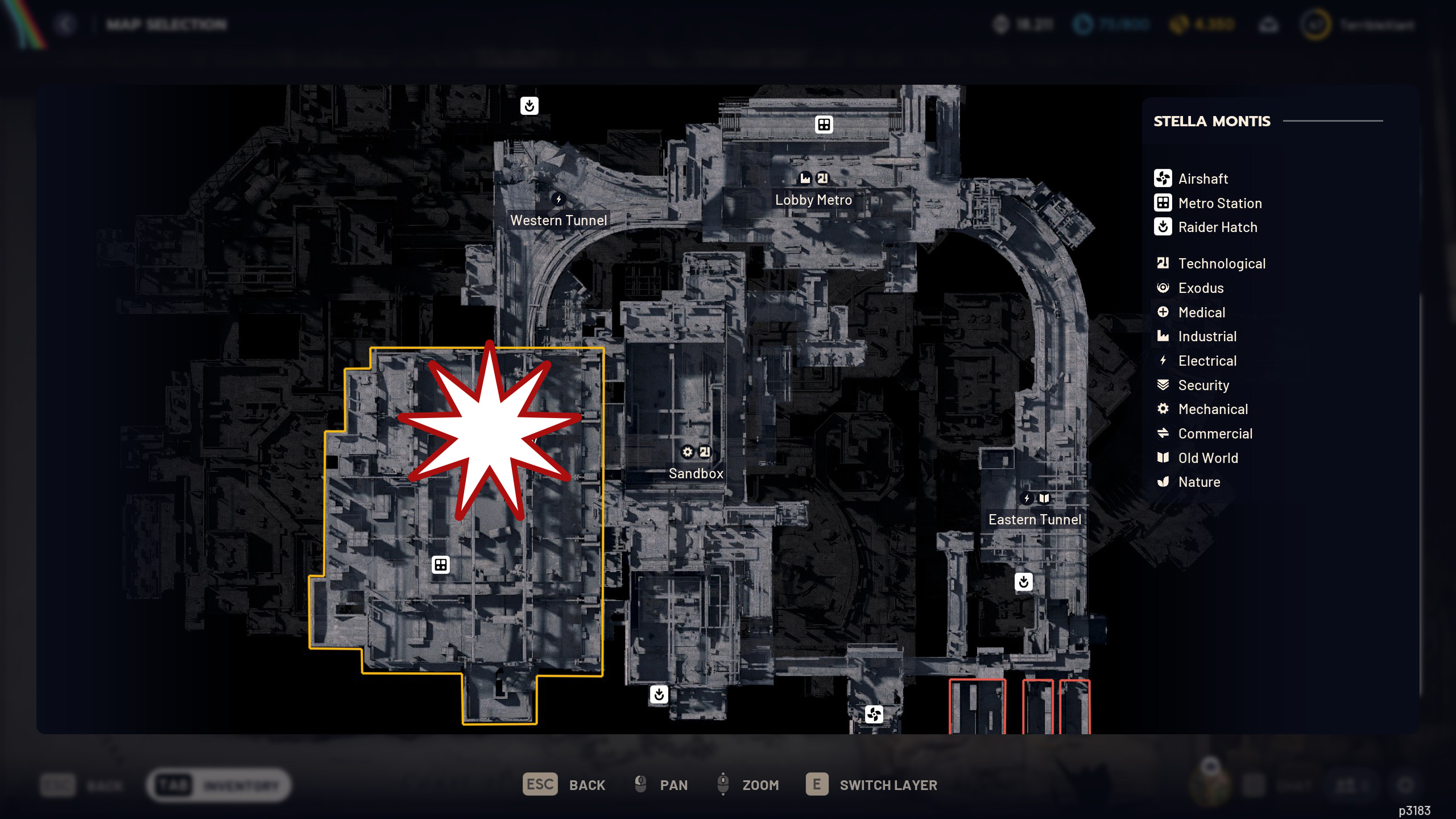Image resolution: width=1456 pixels, height=819 pixels.
Task: Click the Technological legend entry
Action: pos(1221,263)
